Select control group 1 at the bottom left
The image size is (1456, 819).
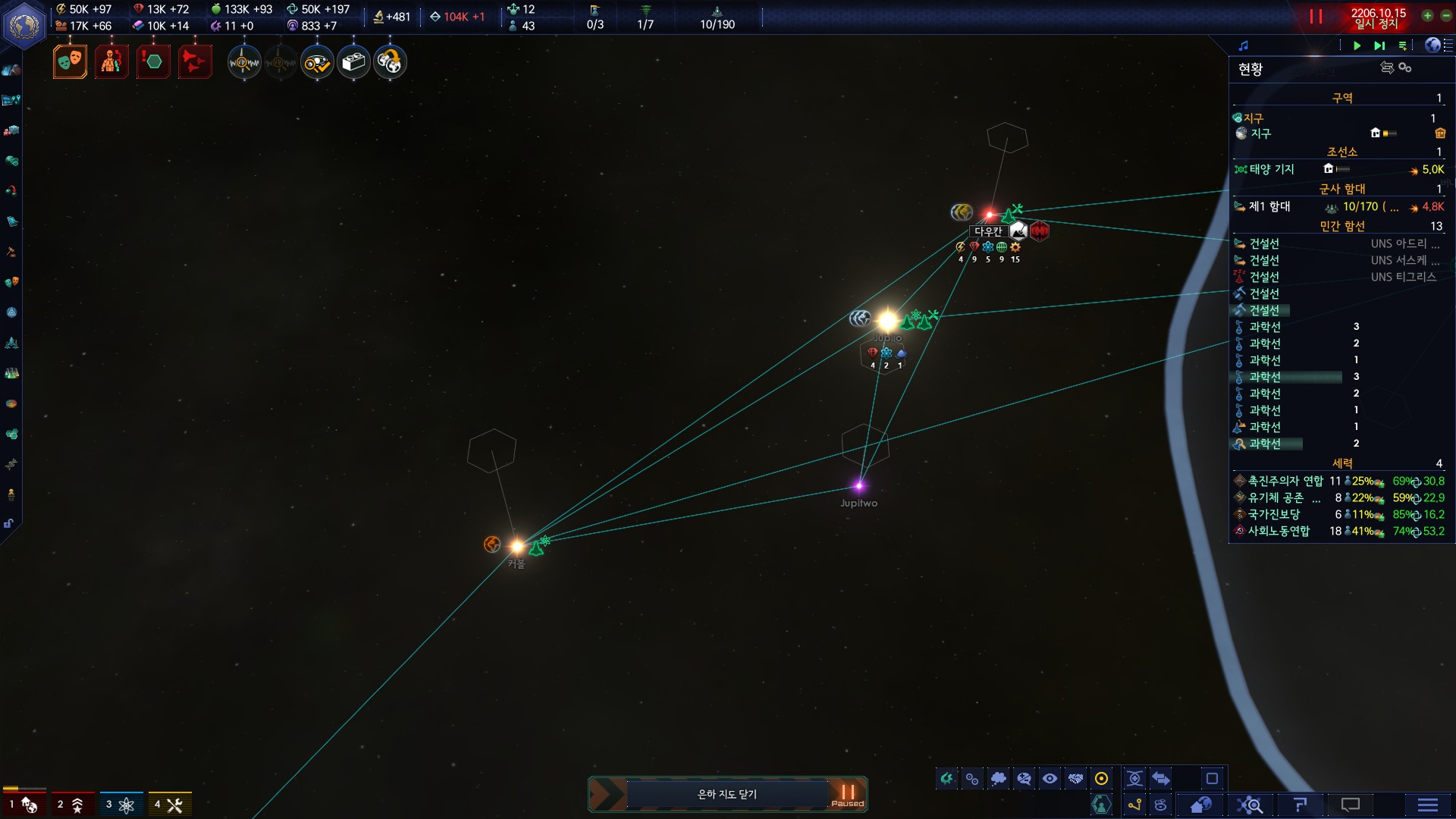point(23,804)
